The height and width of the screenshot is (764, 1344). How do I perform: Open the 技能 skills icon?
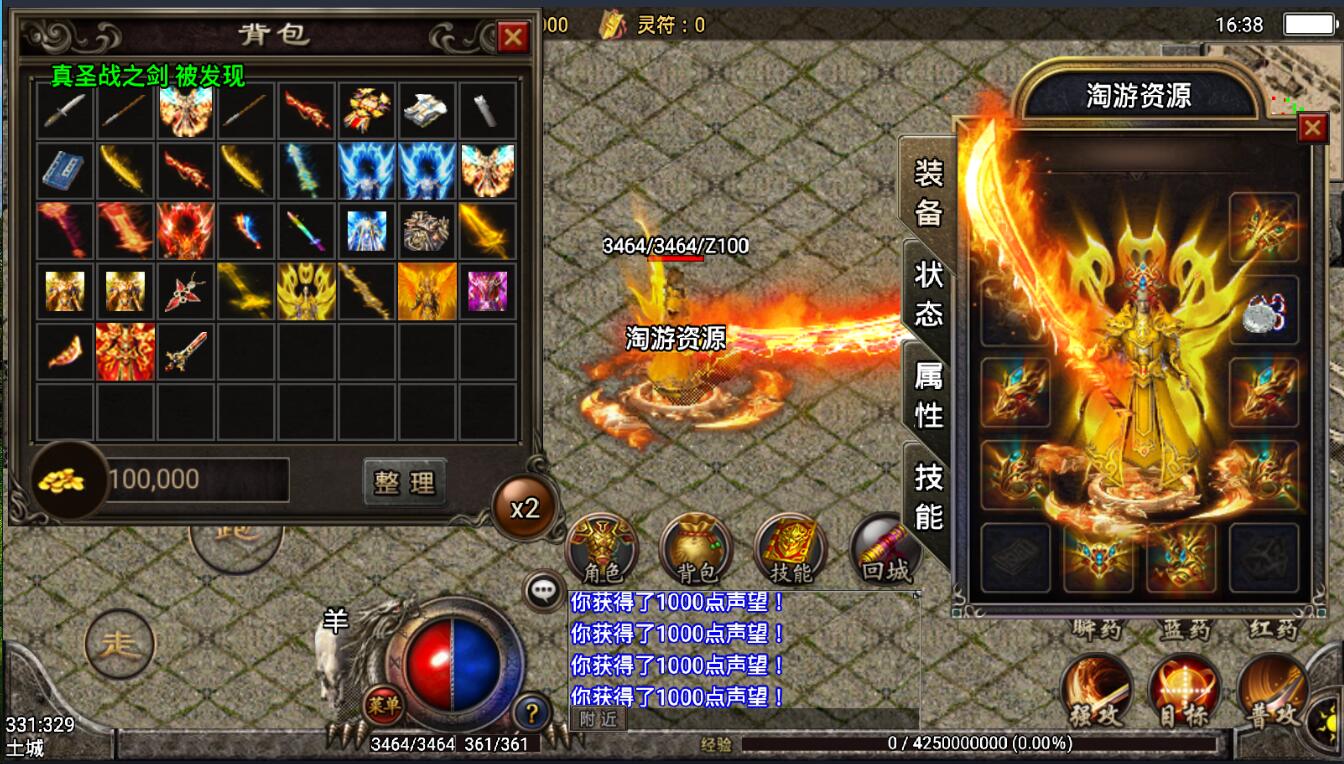790,548
